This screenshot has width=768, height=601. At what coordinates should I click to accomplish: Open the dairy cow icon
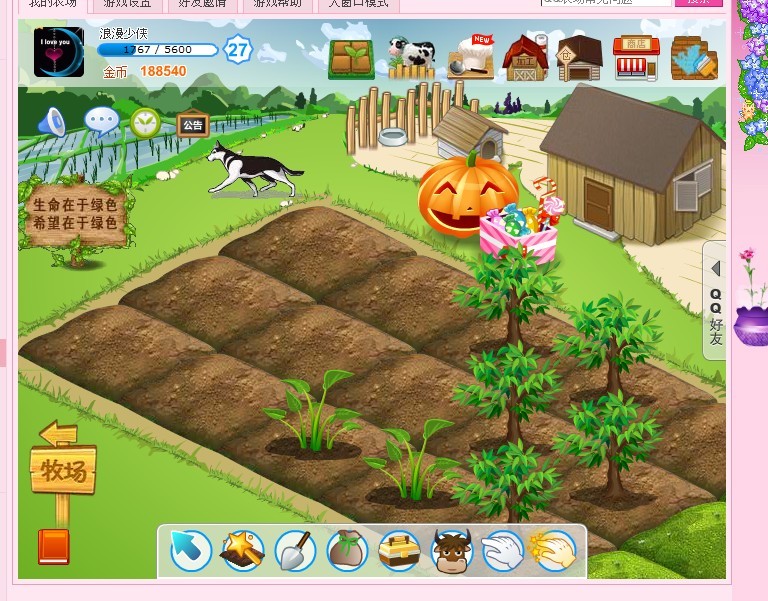point(411,58)
